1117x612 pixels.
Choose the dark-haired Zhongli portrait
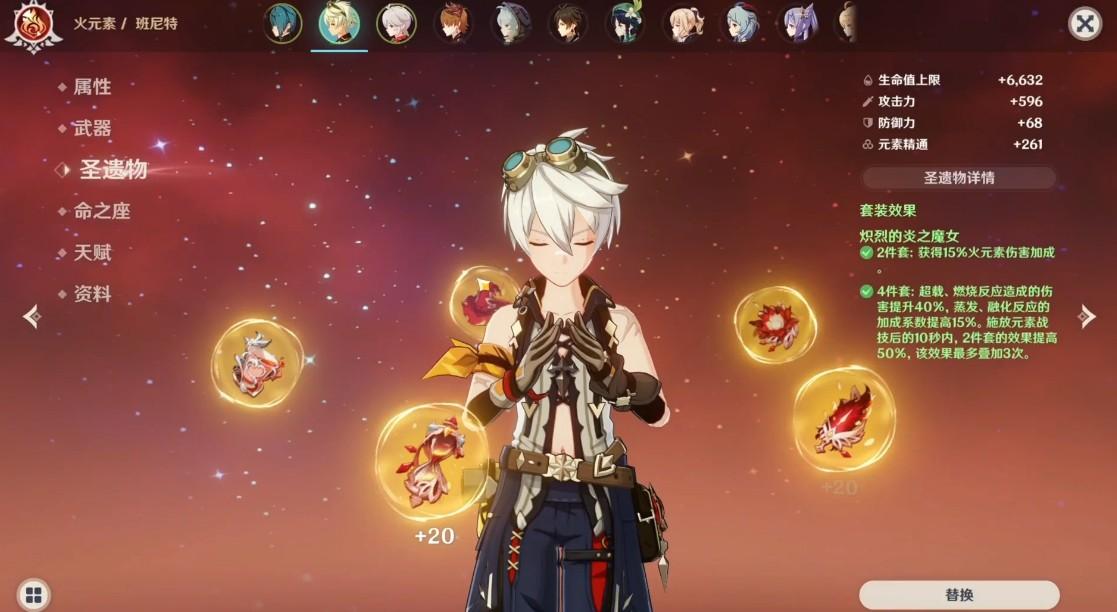click(568, 24)
